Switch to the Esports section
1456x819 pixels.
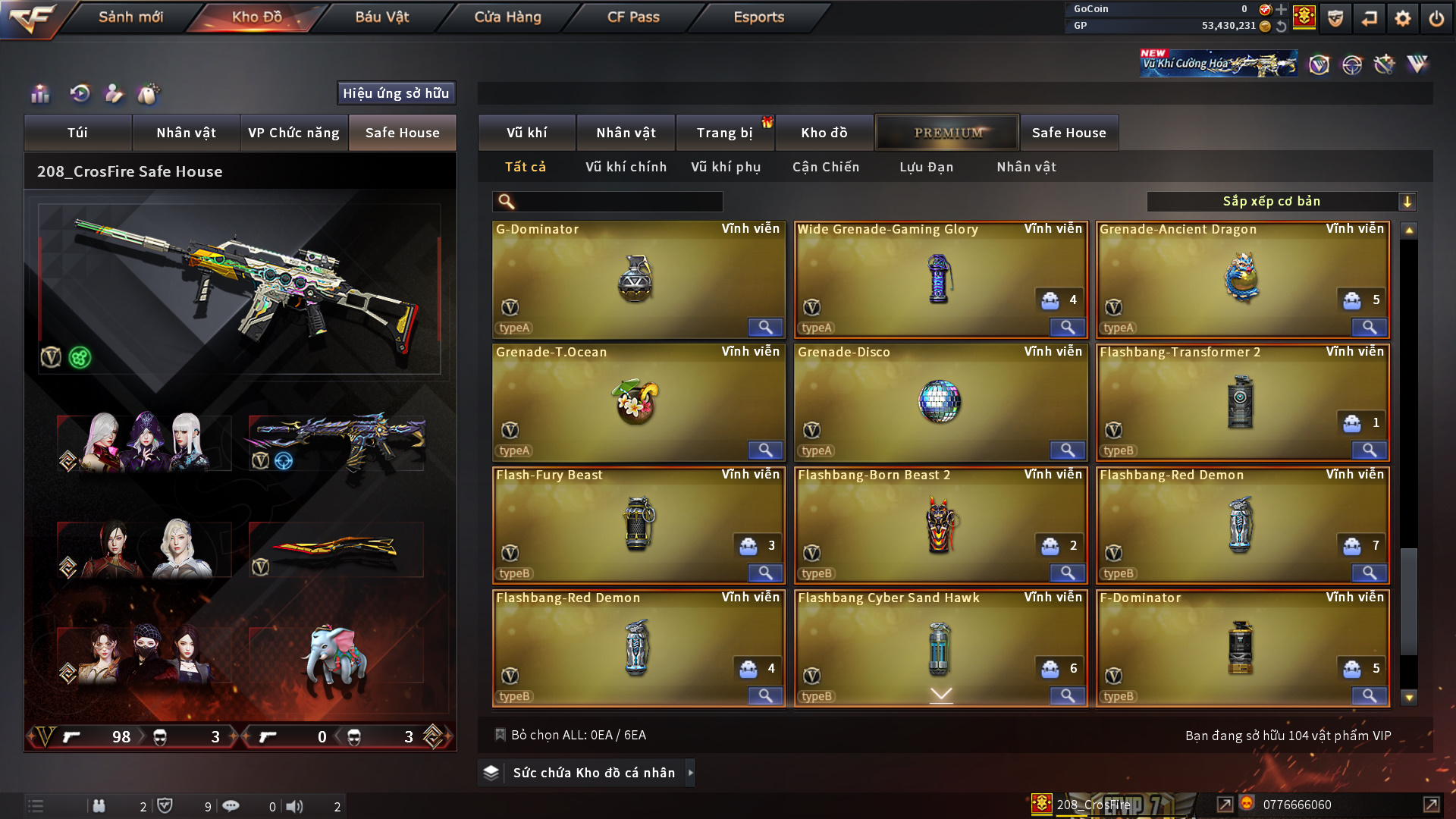point(758,17)
